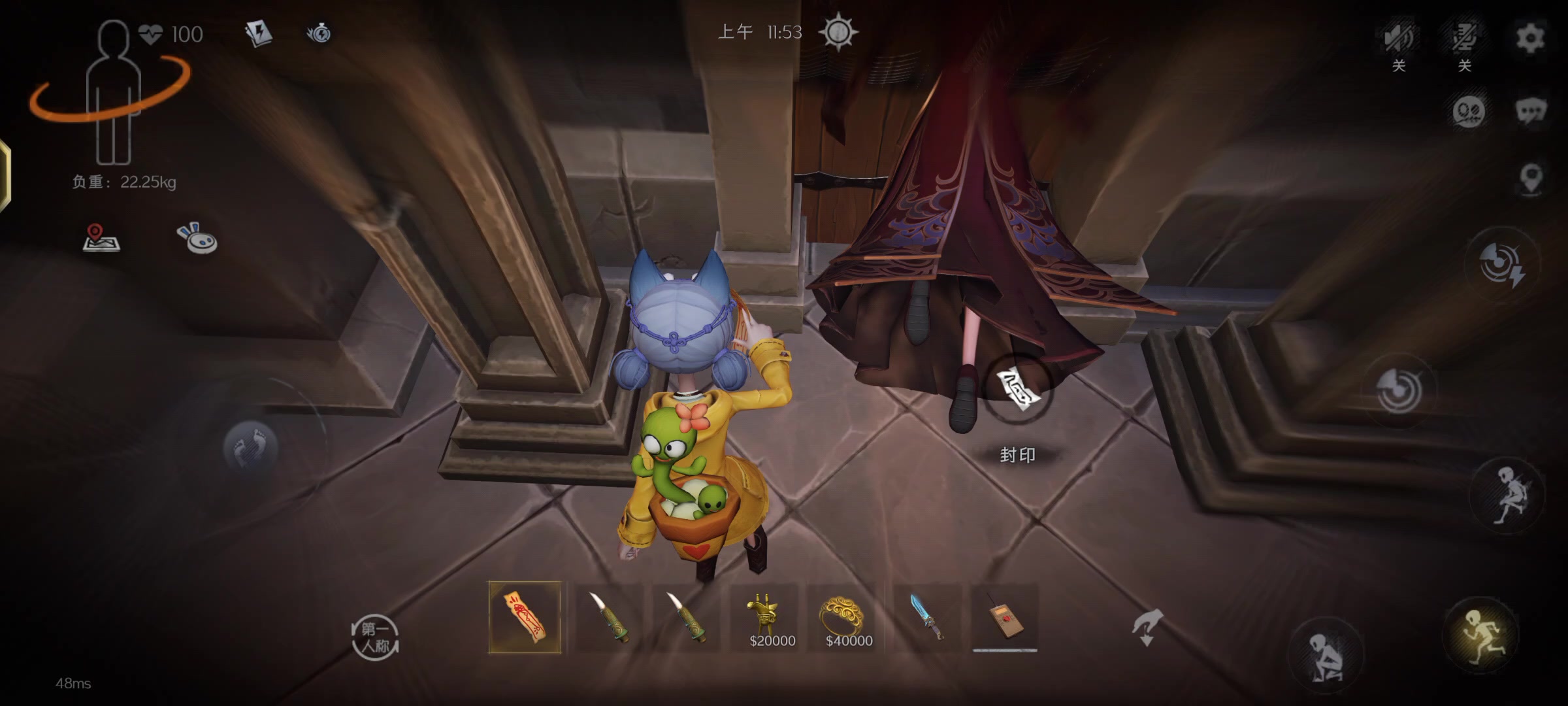Use the 封印 seal talisman button
This screenshot has width=1568, height=706.
point(1018,390)
